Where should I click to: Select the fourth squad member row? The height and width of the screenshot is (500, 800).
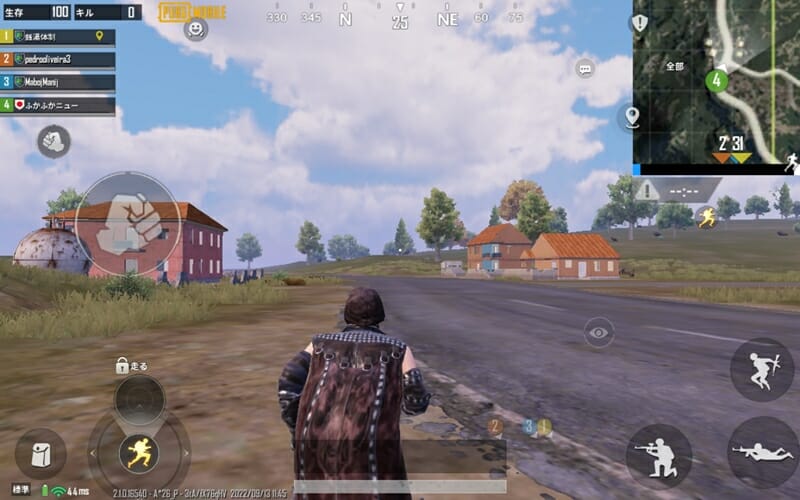point(58,104)
